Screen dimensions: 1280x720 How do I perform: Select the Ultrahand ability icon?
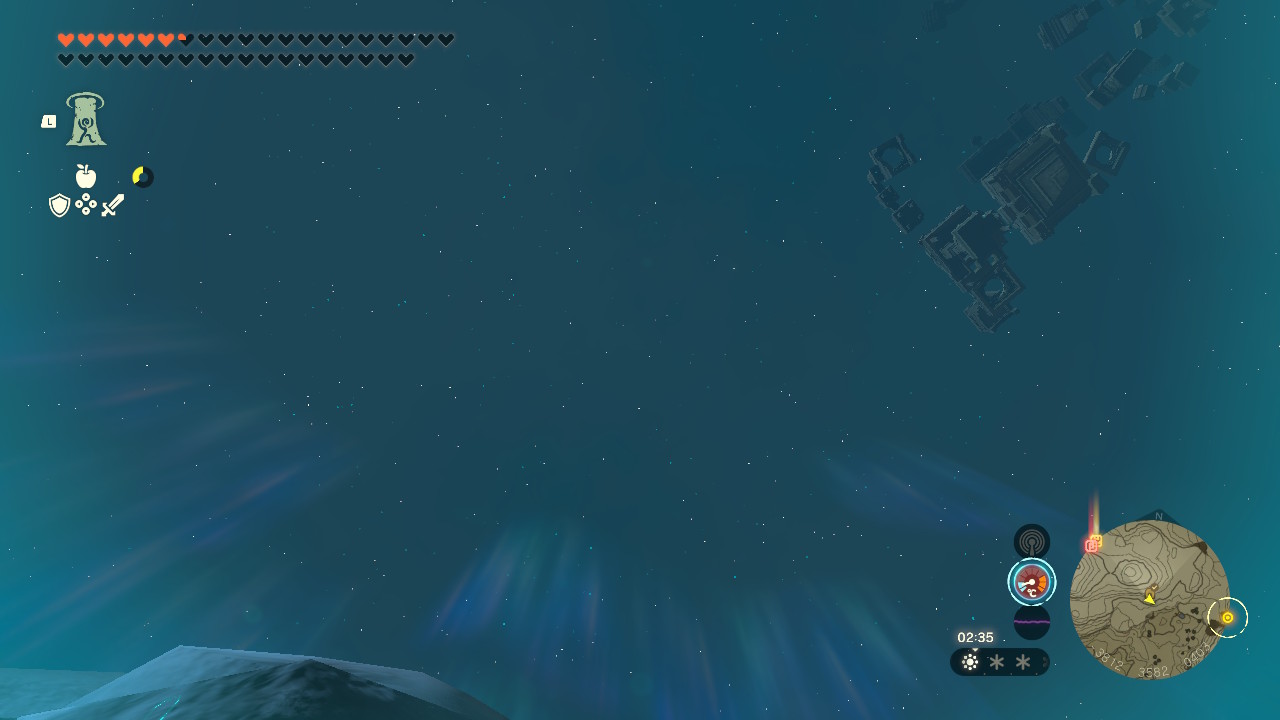86,120
